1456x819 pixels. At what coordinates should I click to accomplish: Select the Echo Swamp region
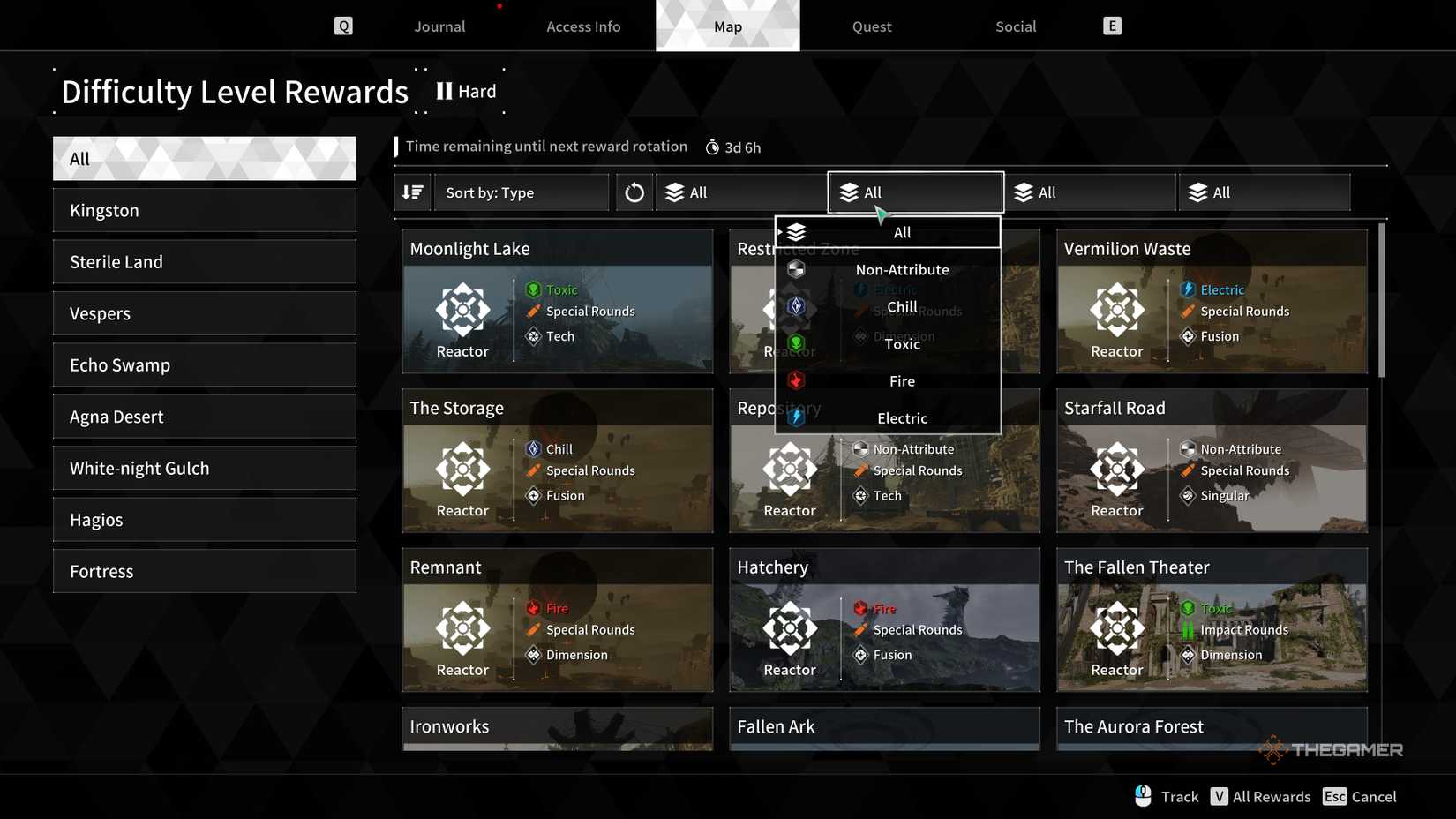click(204, 364)
